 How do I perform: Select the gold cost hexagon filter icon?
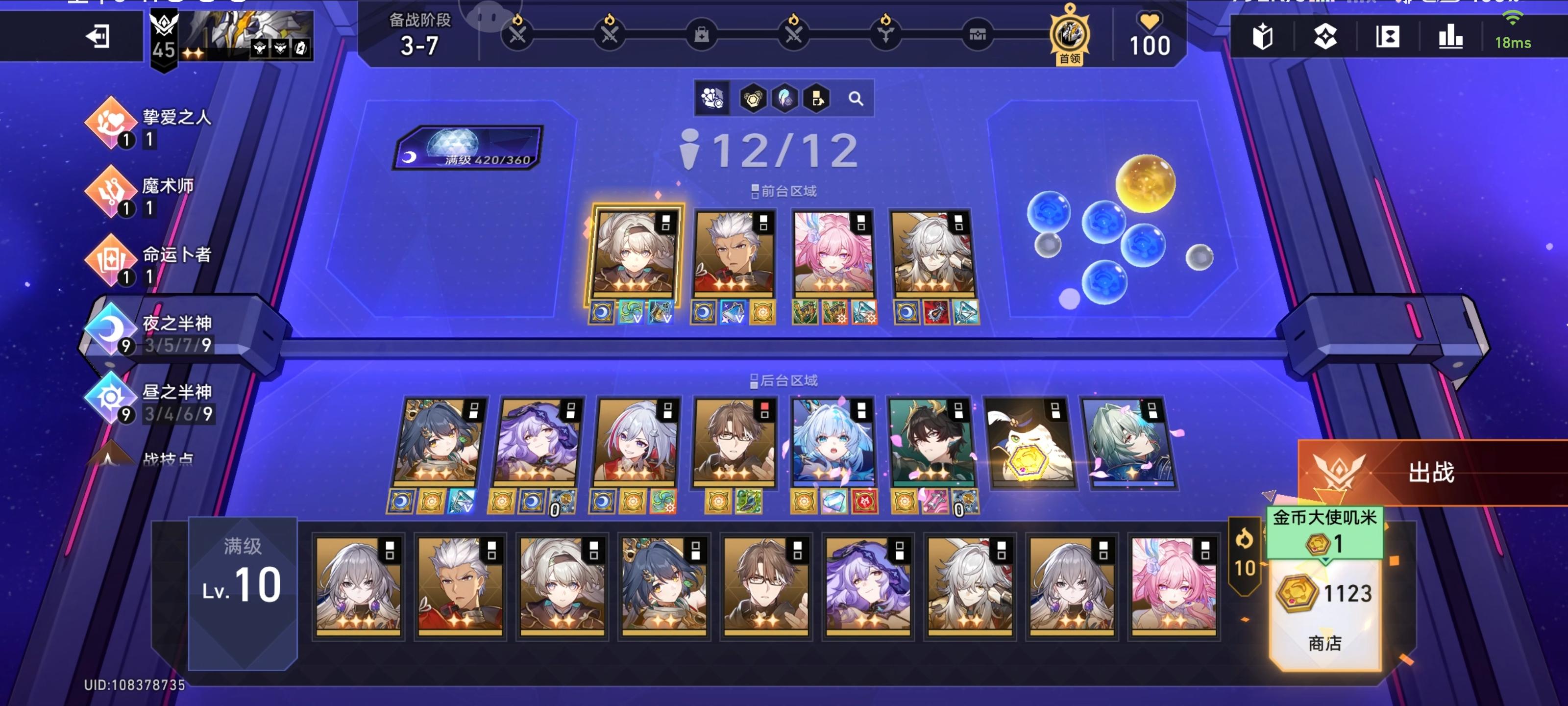pyautogui.click(x=753, y=99)
